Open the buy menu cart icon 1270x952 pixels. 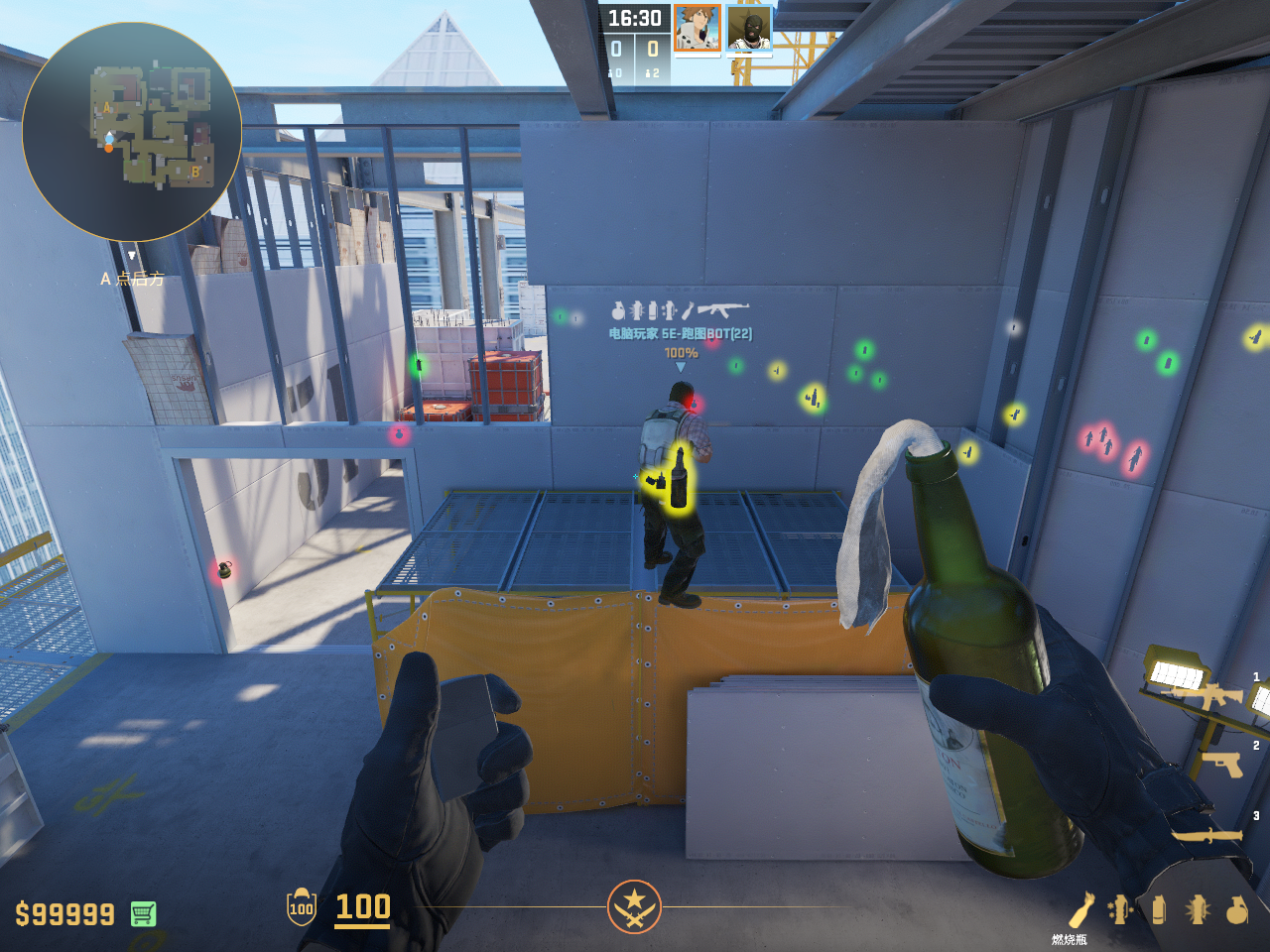point(143,913)
